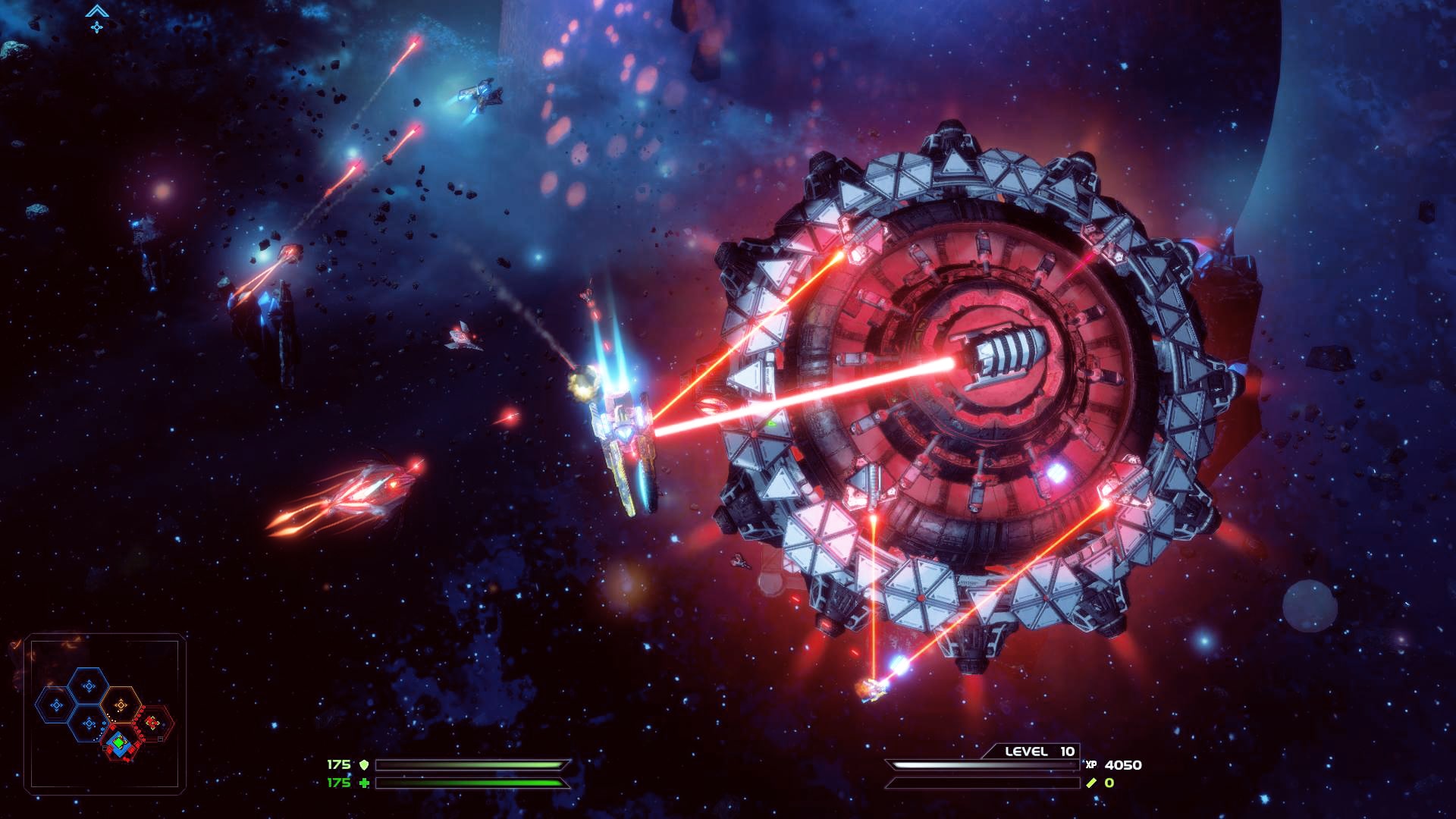The height and width of the screenshot is (819, 1456).
Task: Click the small square marker on minimap edge
Action: tap(160, 738)
